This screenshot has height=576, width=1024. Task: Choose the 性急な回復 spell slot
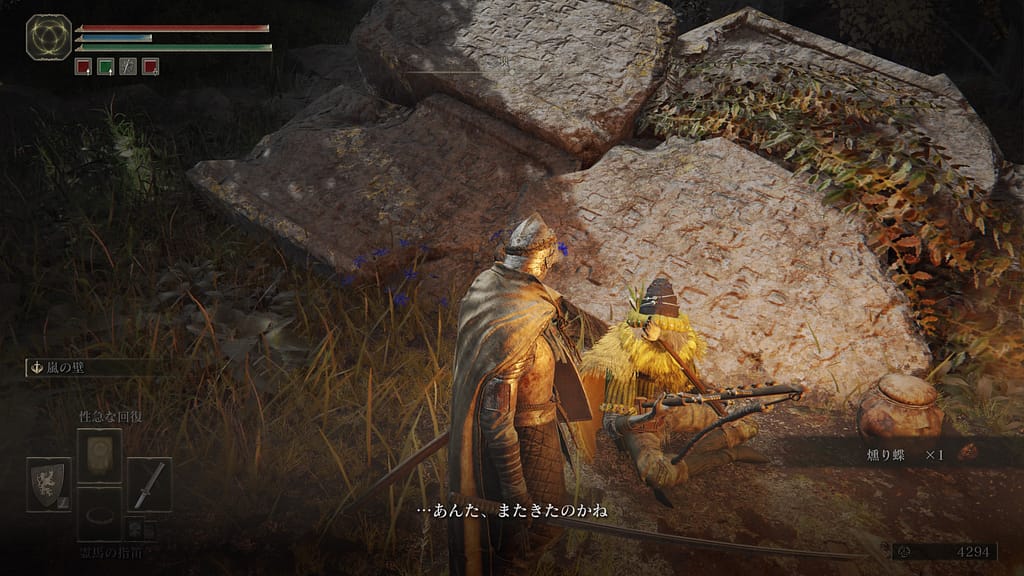(99, 455)
